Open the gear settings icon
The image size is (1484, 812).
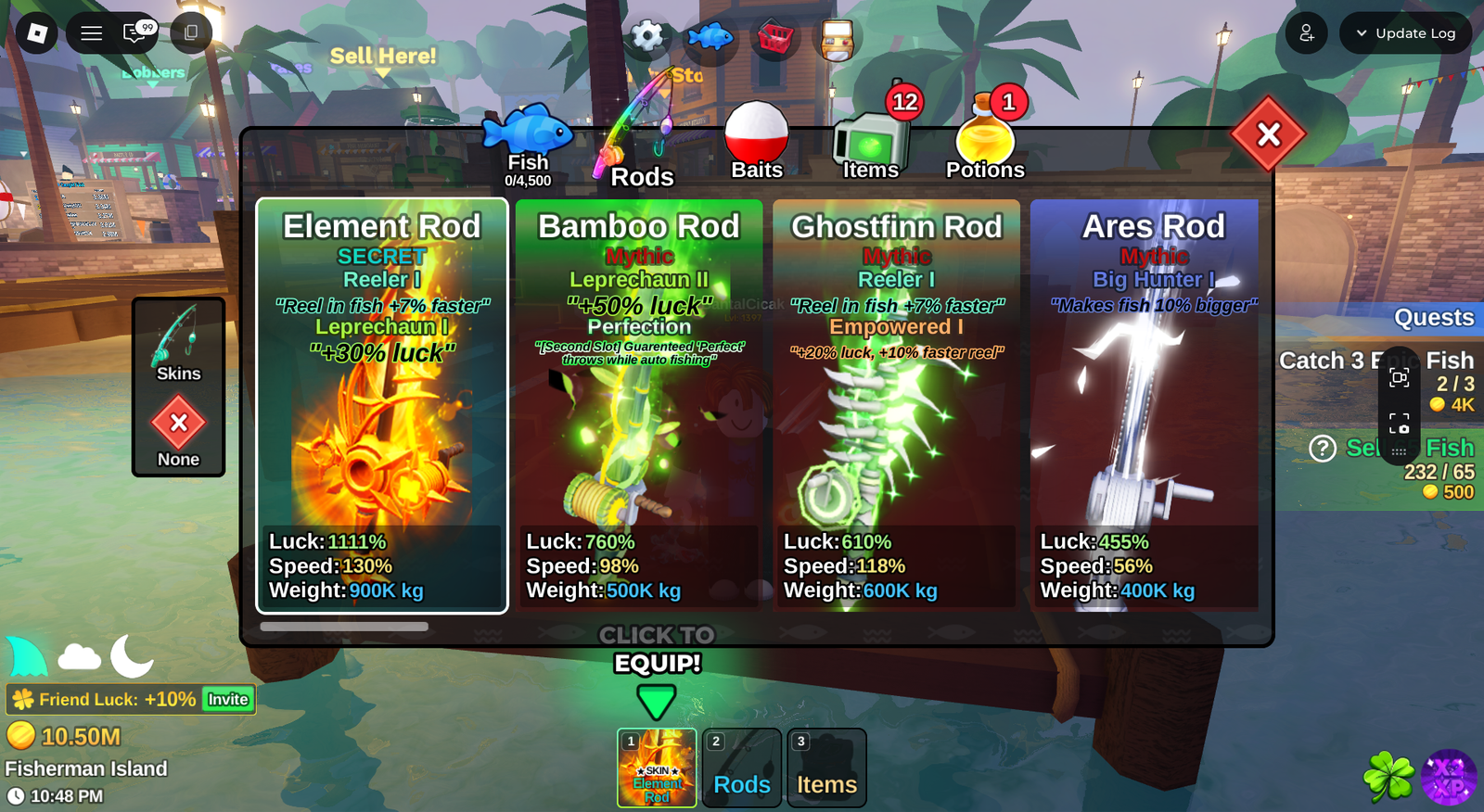pos(647,37)
